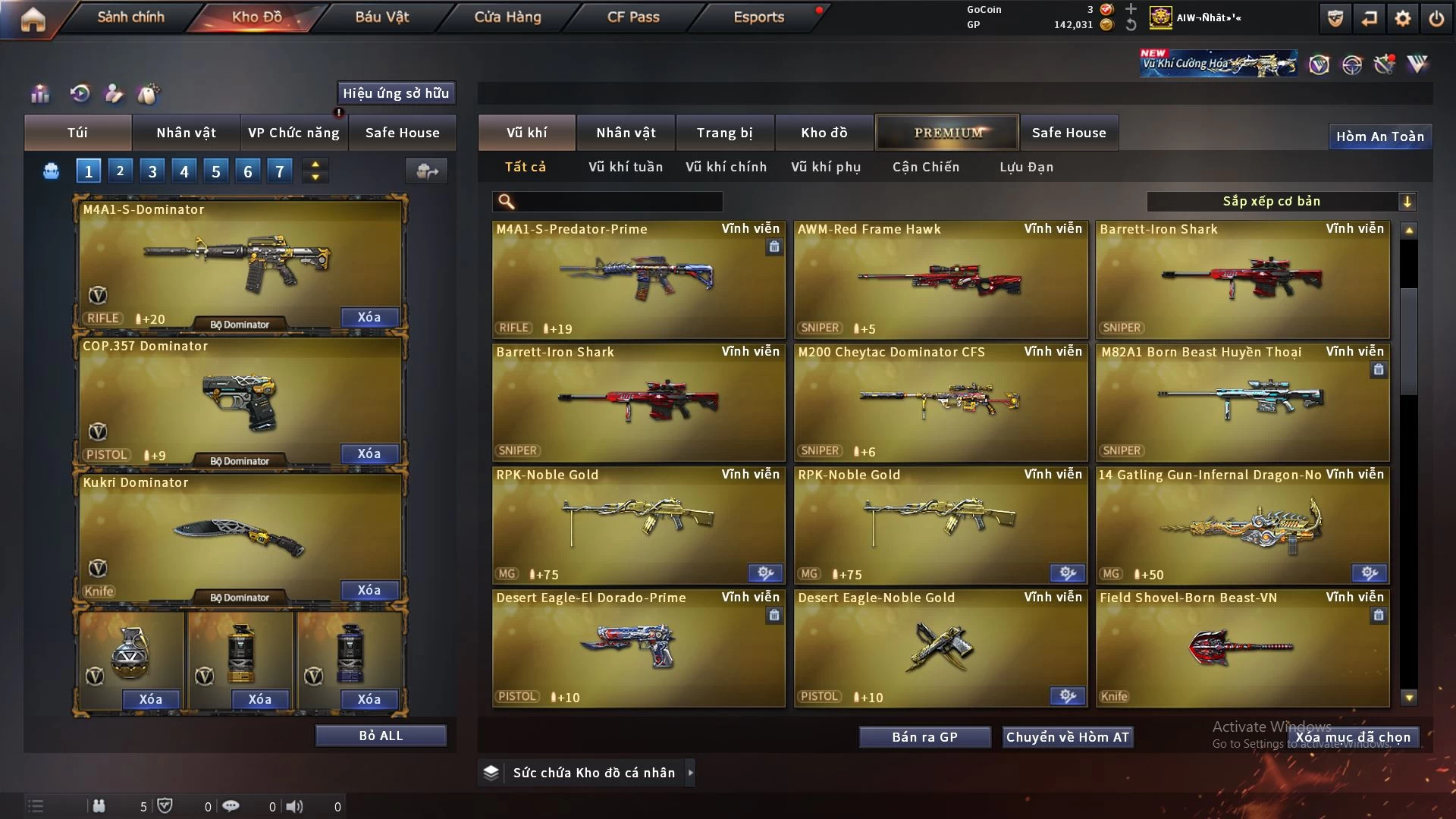The height and width of the screenshot is (819, 1456).
Task: Open the Hòm An Toàn safe box
Action: click(1379, 136)
